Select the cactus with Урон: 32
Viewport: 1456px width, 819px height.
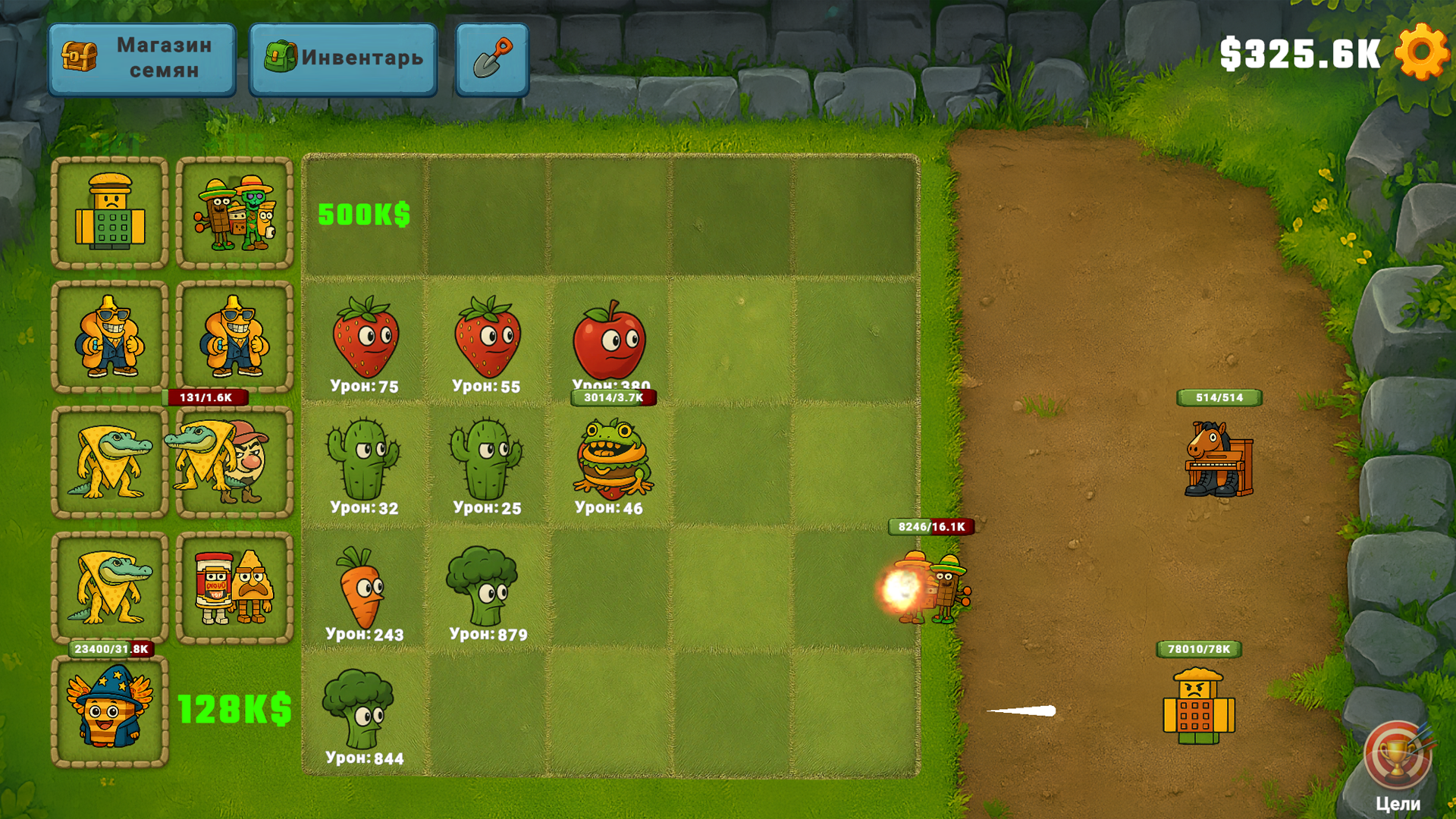pyautogui.click(x=363, y=462)
